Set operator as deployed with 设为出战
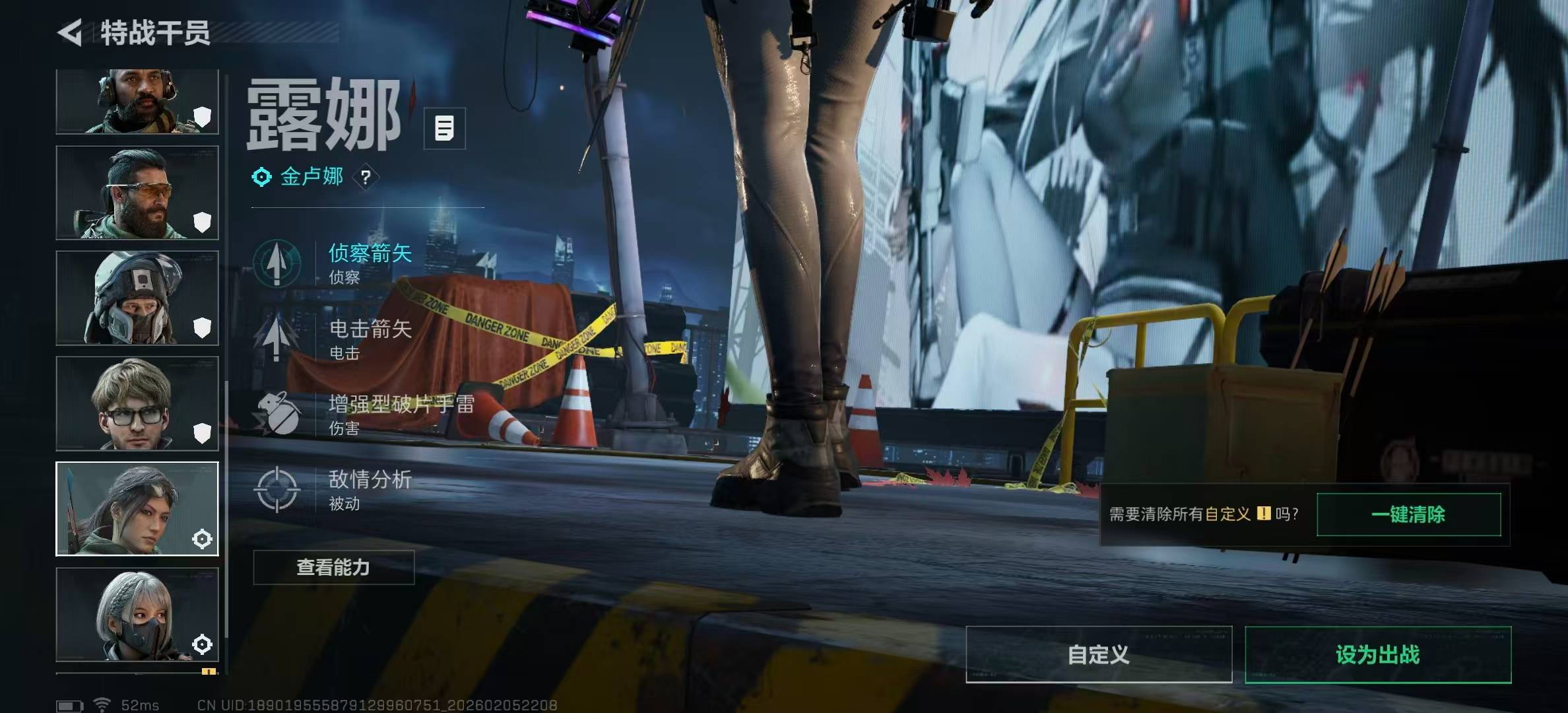The height and width of the screenshot is (713, 1568). click(x=1377, y=654)
